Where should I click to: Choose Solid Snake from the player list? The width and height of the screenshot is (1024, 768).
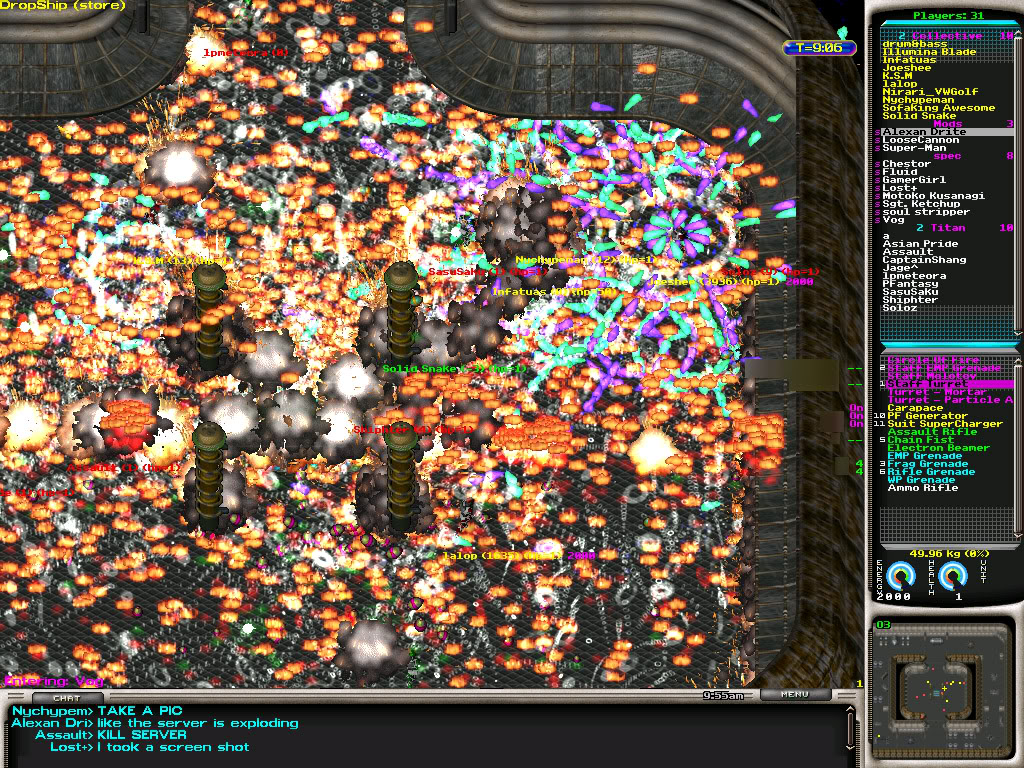[x=919, y=116]
